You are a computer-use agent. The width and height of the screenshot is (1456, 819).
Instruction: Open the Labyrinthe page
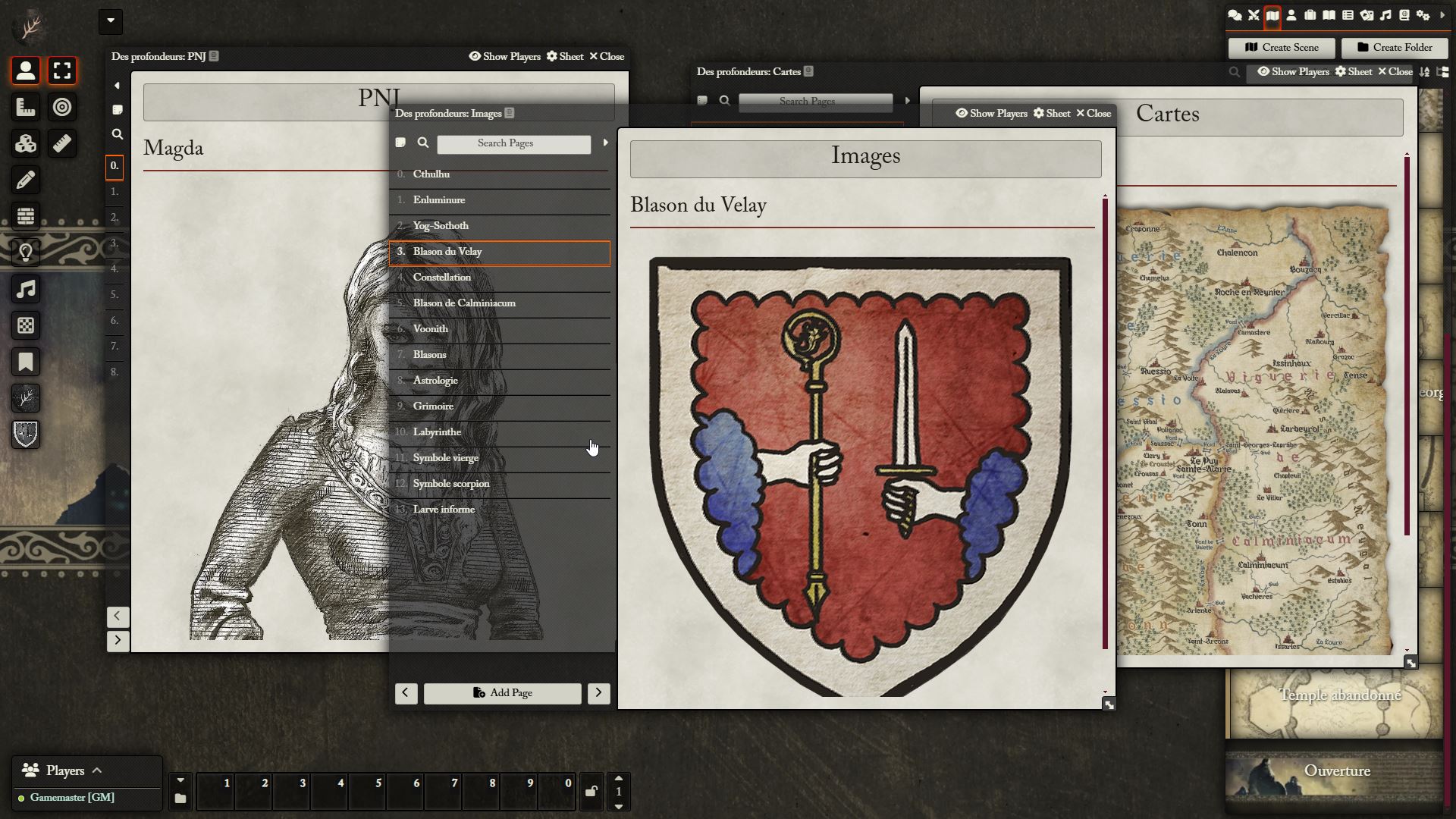(x=437, y=432)
